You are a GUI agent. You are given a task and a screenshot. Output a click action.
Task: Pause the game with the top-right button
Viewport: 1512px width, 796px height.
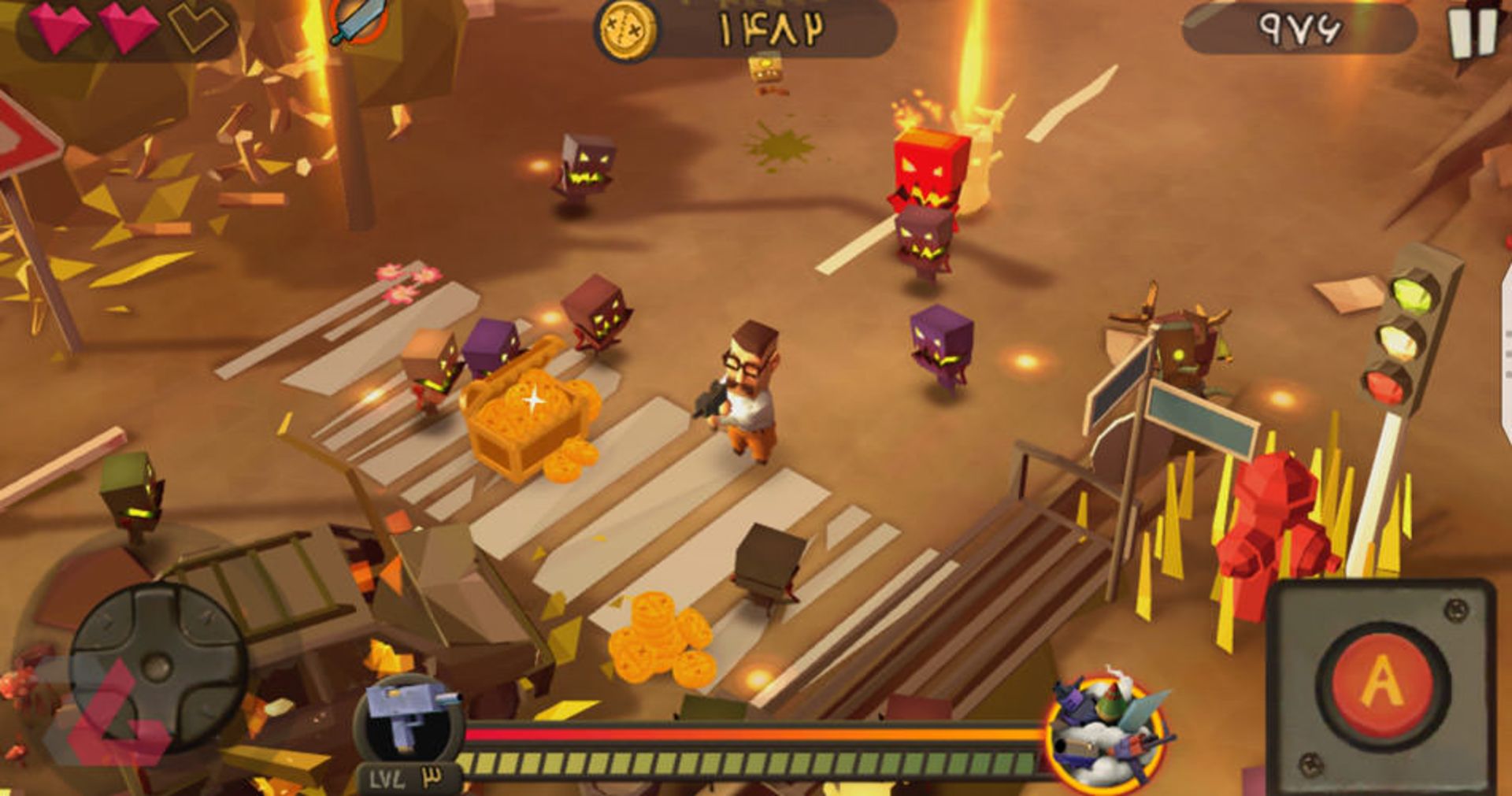[1471, 33]
